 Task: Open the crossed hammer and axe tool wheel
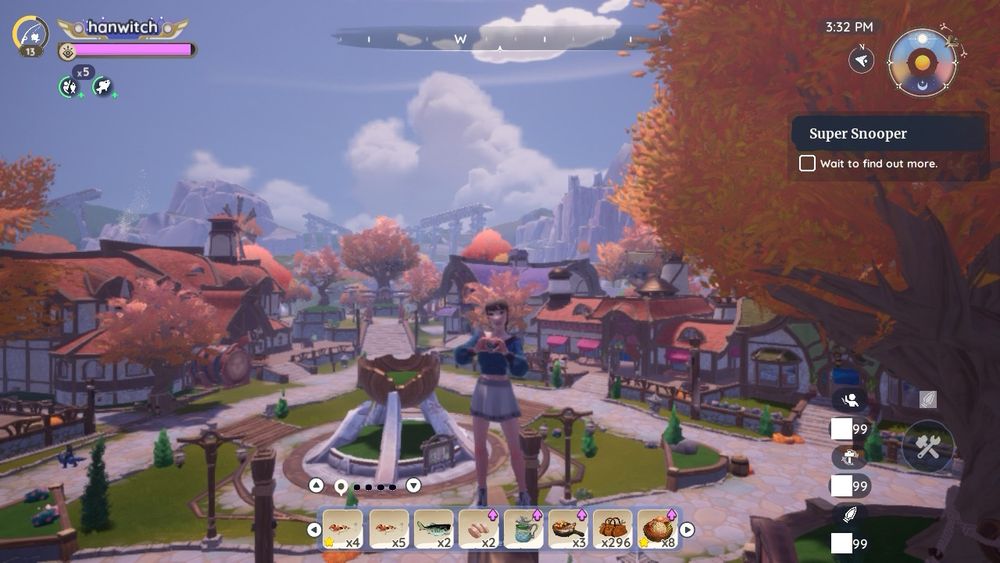tap(927, 446)
